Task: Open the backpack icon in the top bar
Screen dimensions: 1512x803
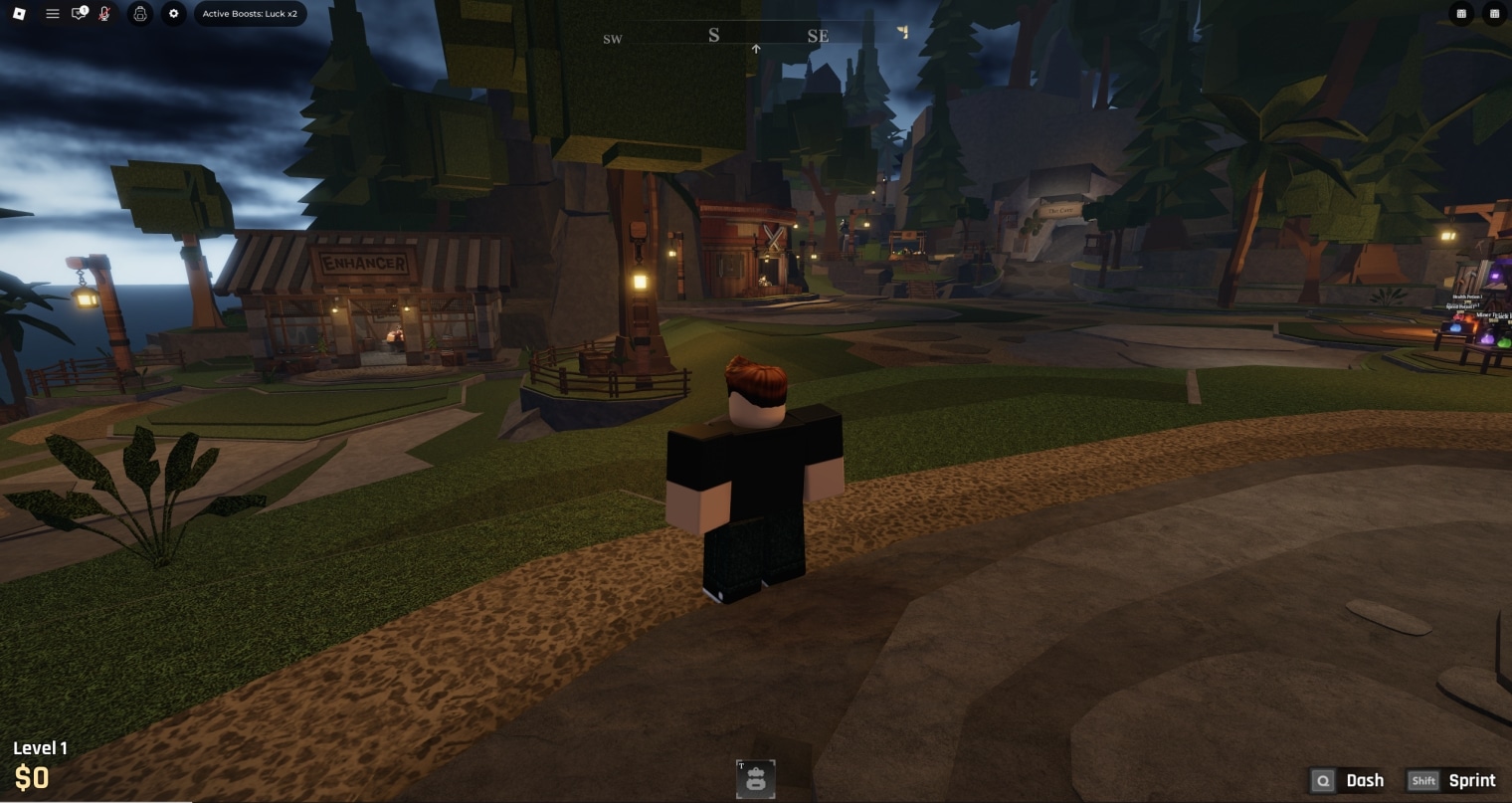Action: (x=139, y=14)
